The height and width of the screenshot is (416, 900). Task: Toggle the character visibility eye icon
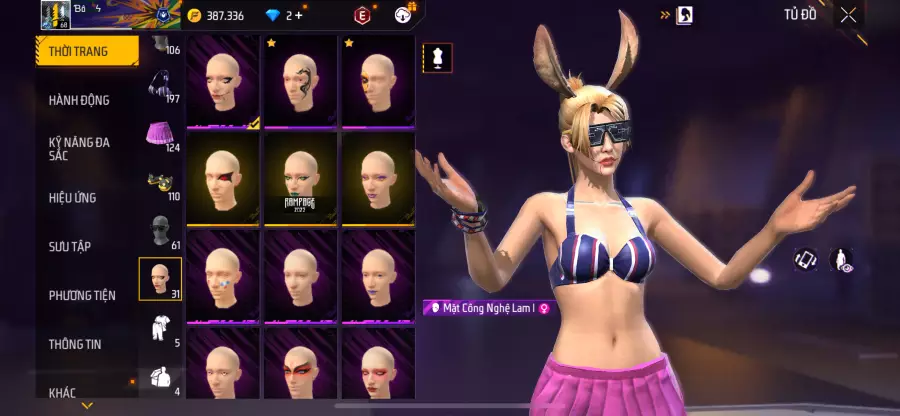coord(842,261)
